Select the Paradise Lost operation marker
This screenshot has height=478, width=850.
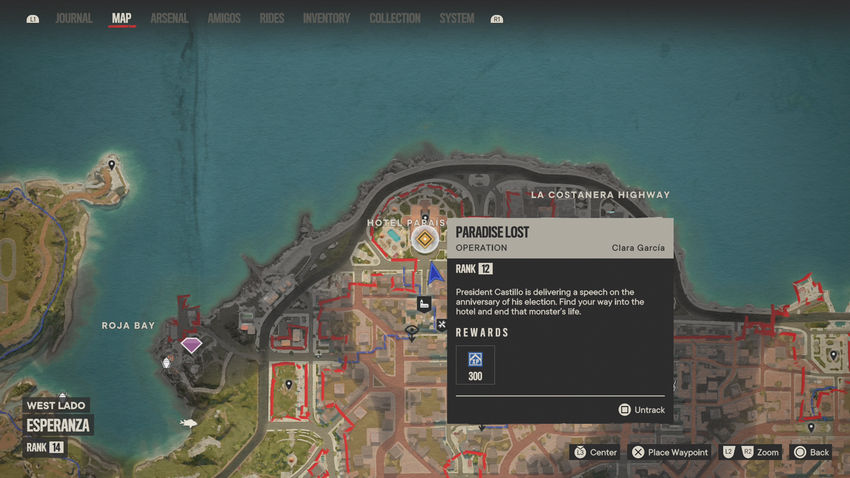425,239
